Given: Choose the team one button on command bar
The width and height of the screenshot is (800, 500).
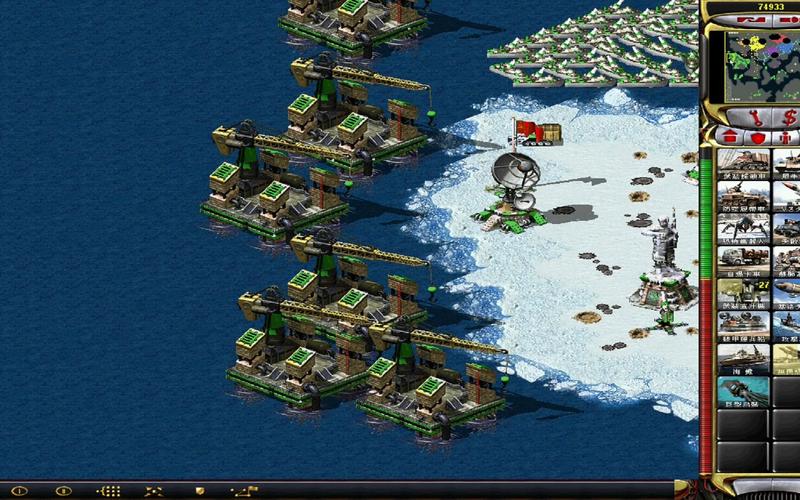Looking at the screenshot, I should tap(19, 491).
